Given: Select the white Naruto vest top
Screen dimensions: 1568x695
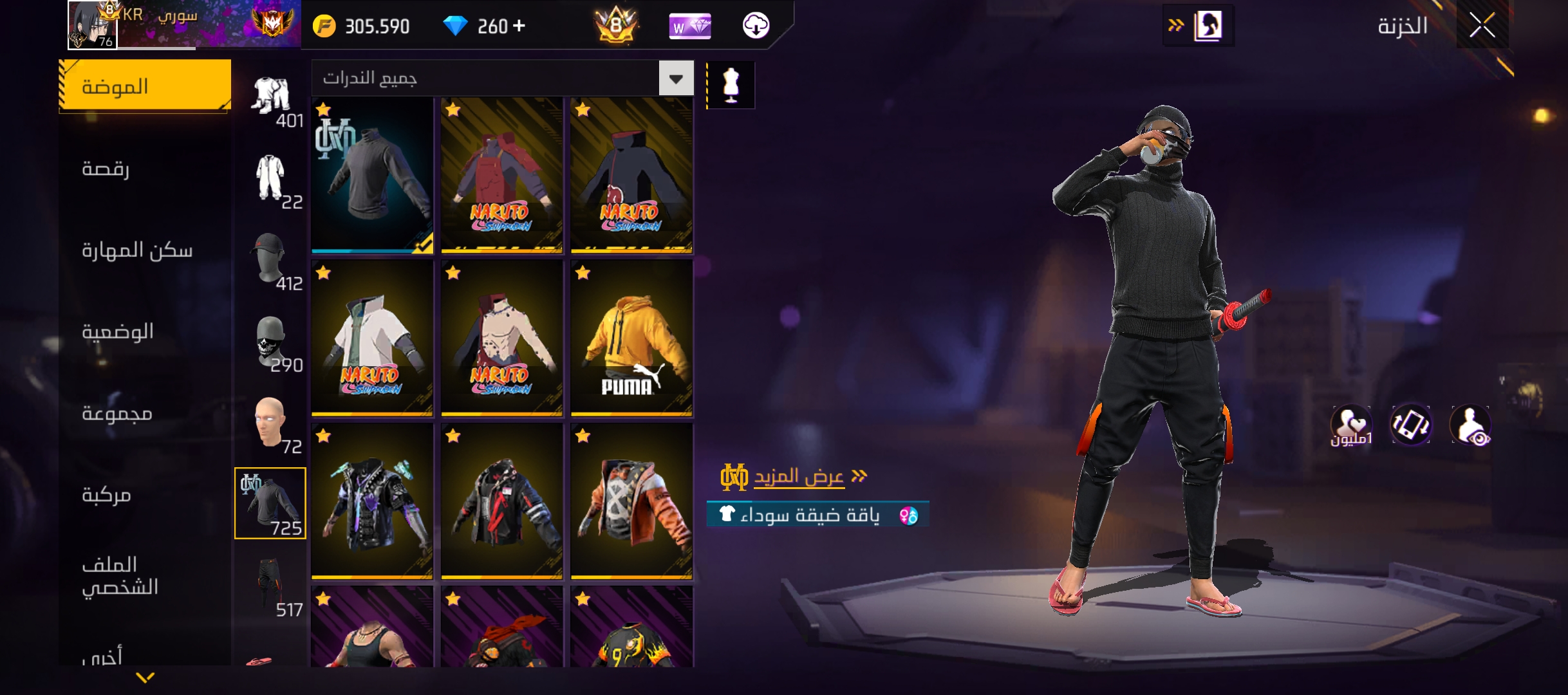Looking at the screenshot, I should point(372,339).
